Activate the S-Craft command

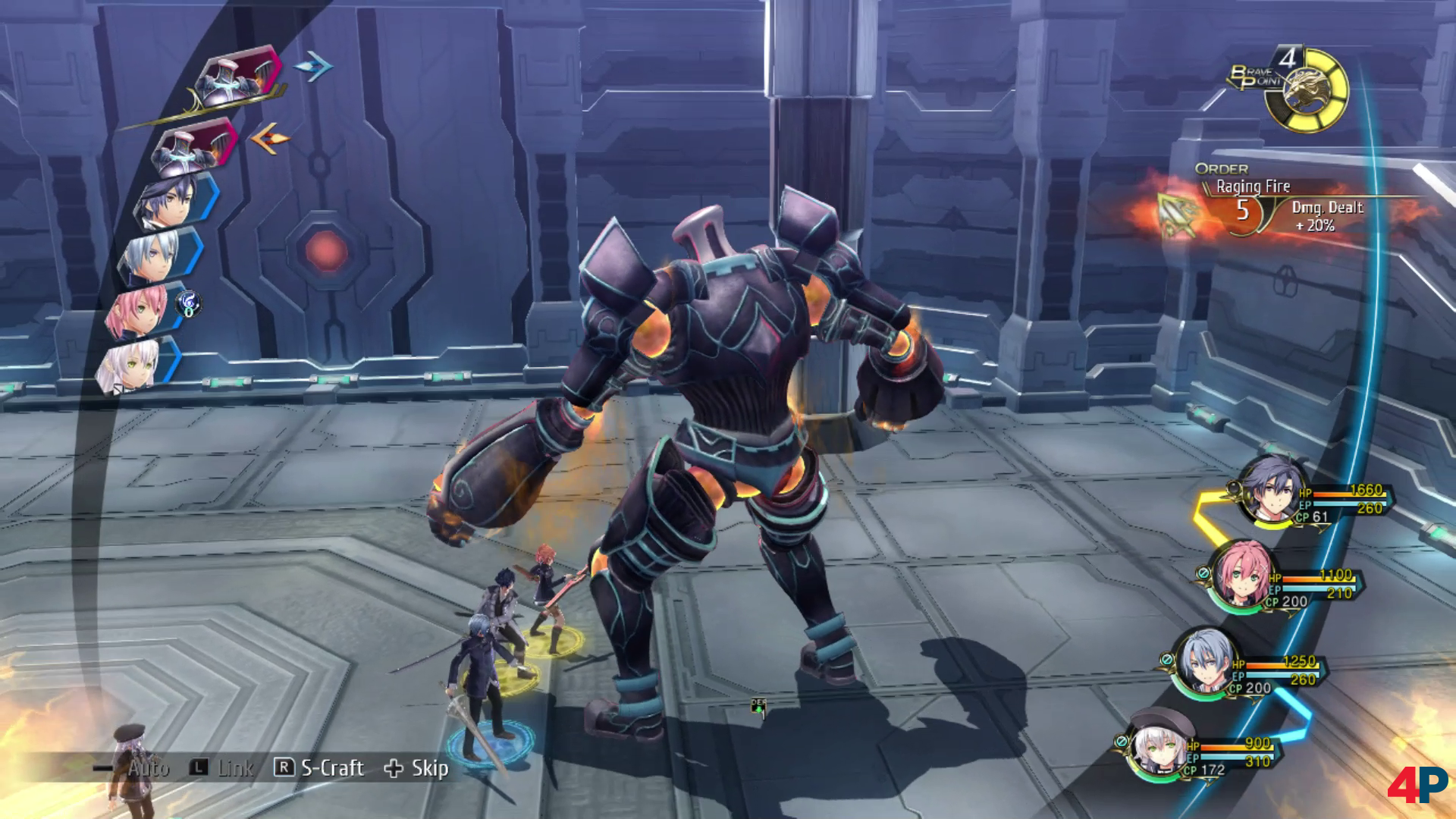tap(331, 768)
